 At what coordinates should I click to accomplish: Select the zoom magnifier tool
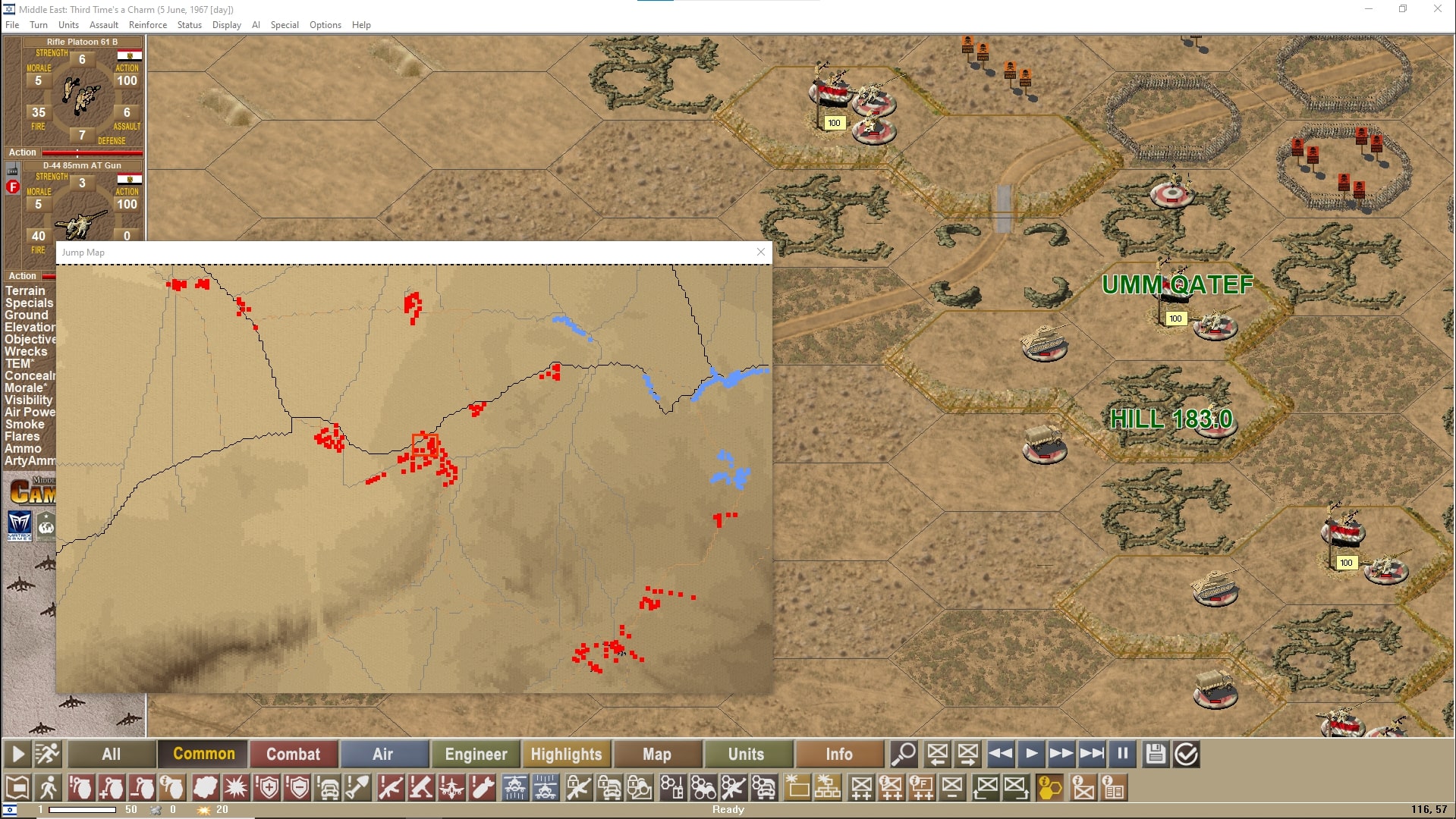tap(903, 754)
